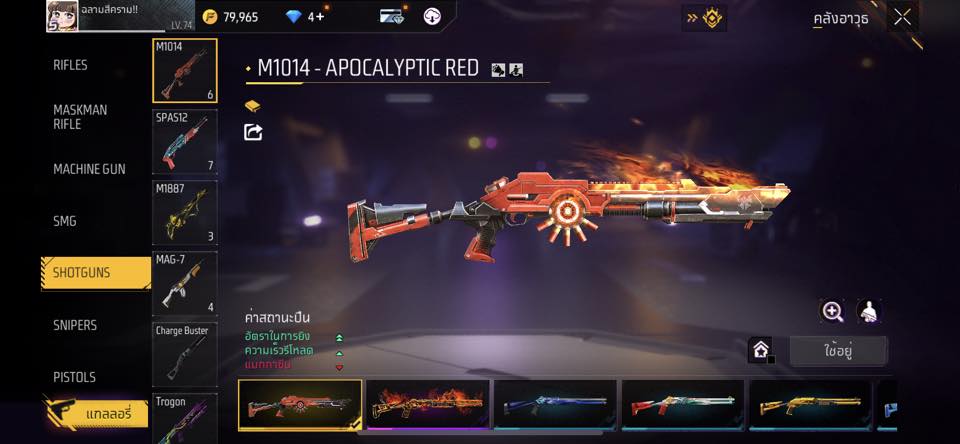Switch to the SMG category
The image size is (960, 444).
tap(64, 221)
